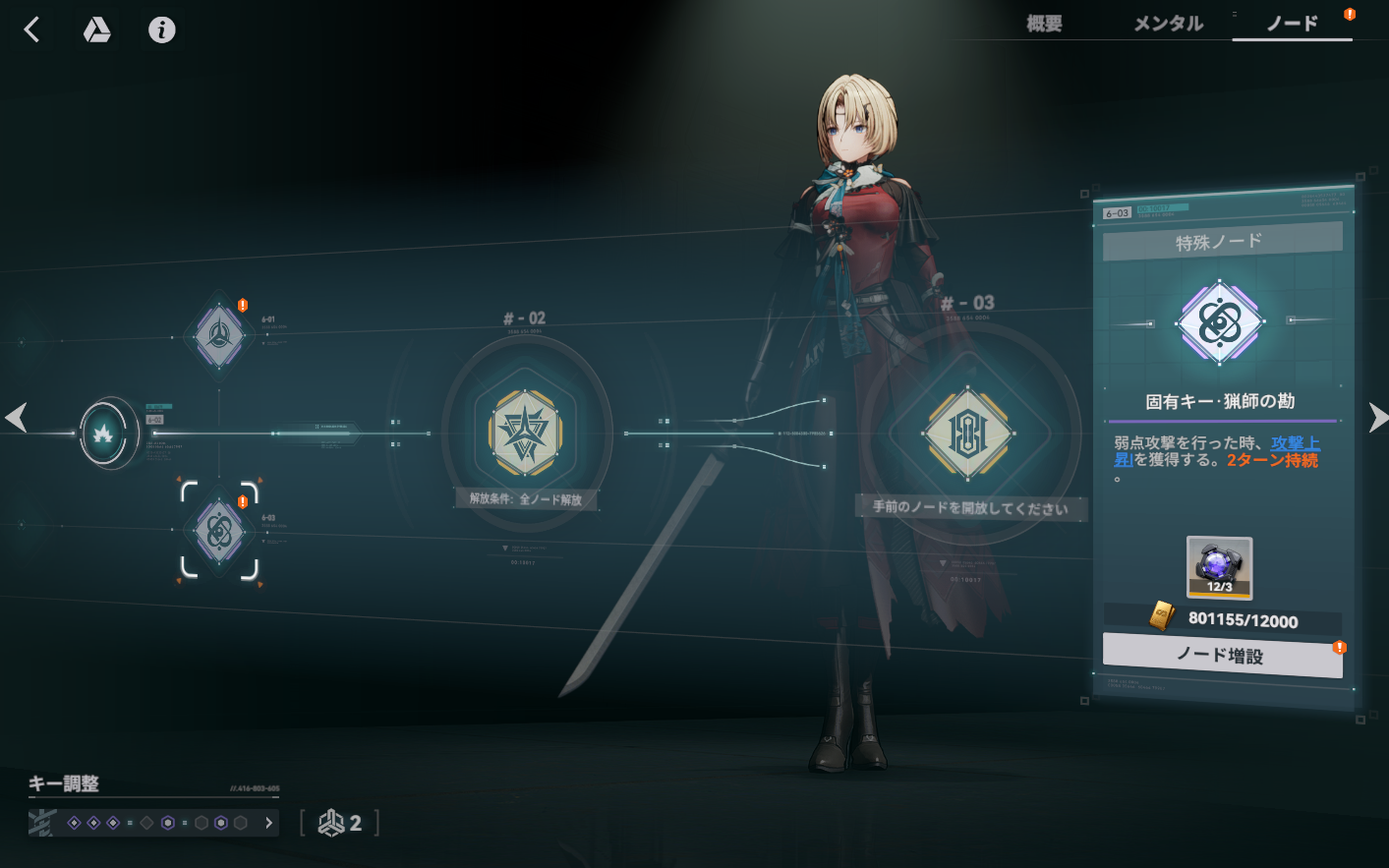Click the ノード増設 button
This screenshot has height=868, width=1389.
(1222, 656)
